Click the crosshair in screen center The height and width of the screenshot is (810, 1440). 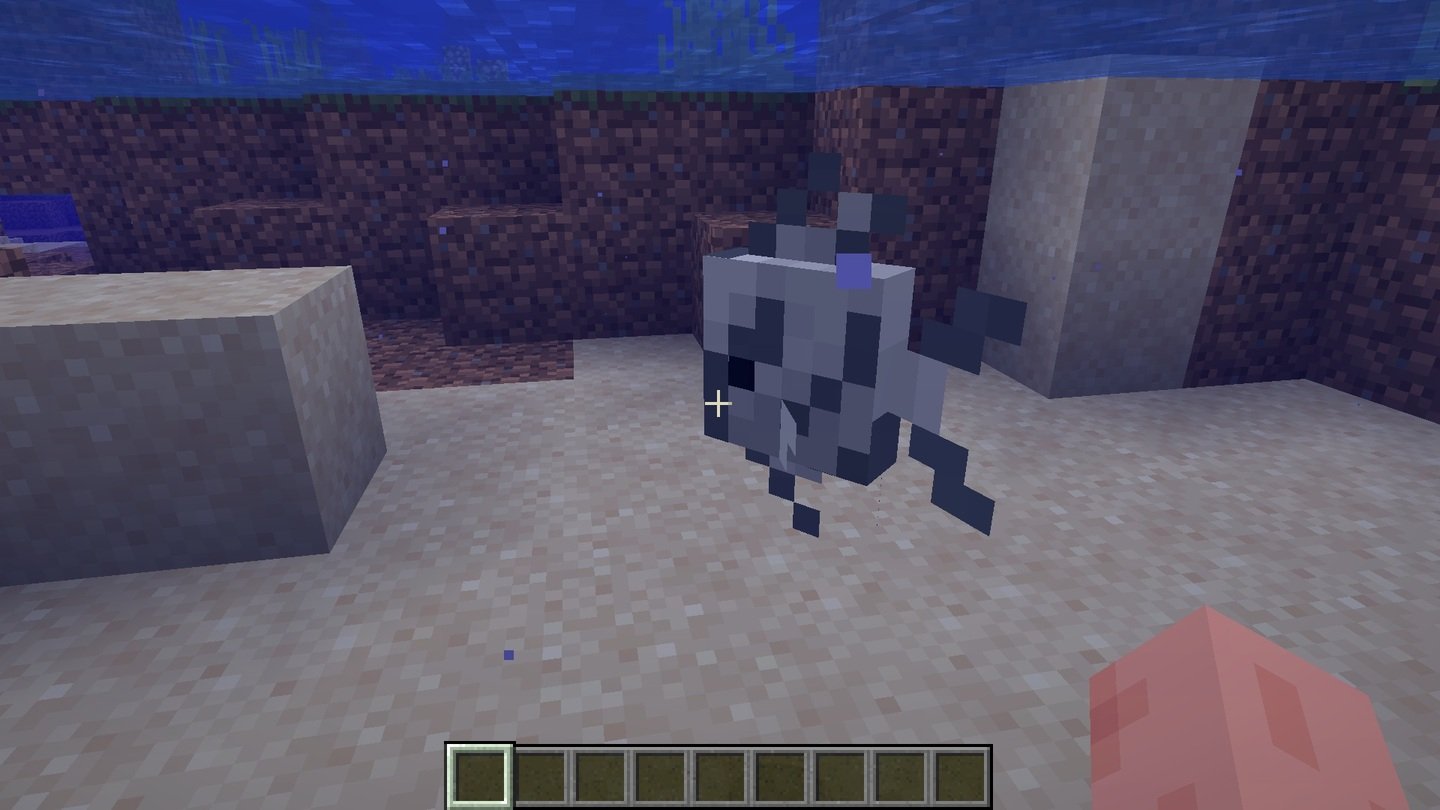pos(720,403)
